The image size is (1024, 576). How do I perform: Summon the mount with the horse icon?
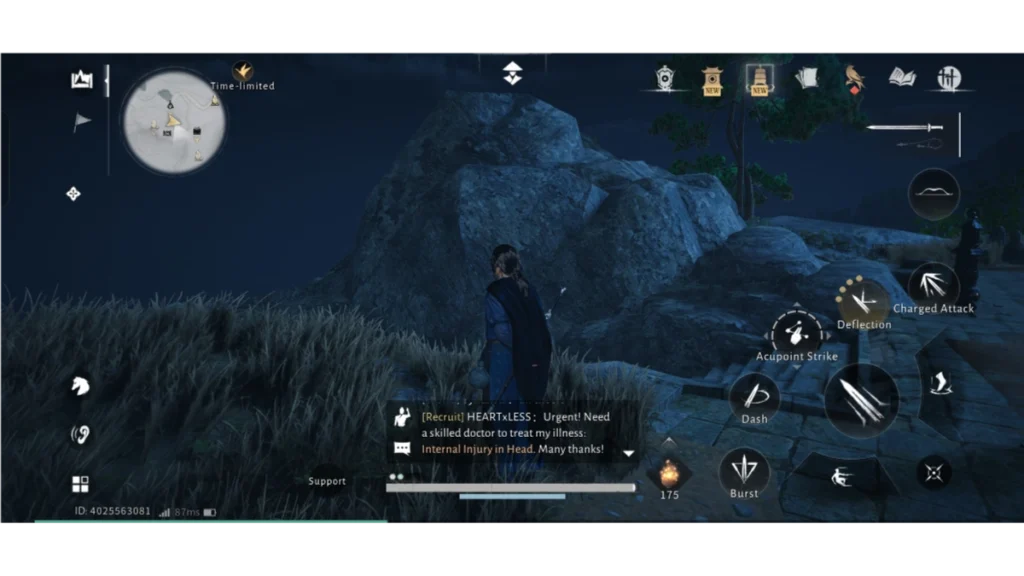[80, 386]
